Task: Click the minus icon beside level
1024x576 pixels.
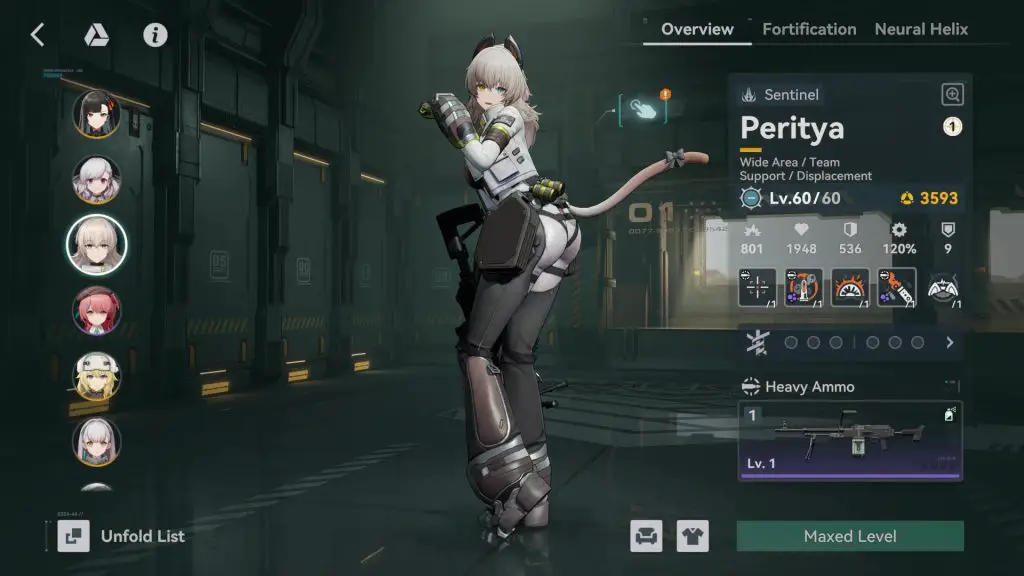Action: pyautogui.click(x=751, y=198)
